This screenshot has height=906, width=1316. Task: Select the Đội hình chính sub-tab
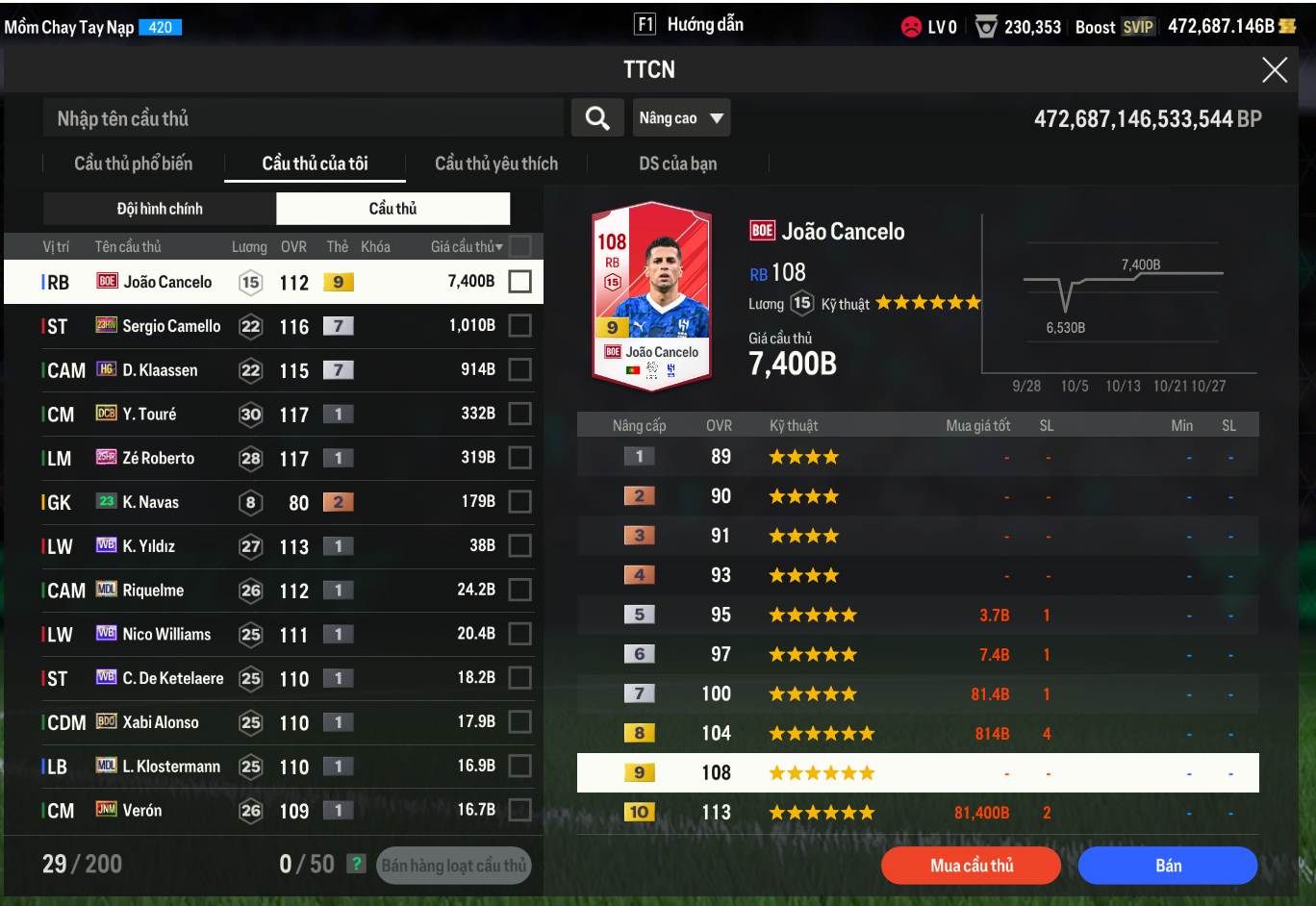[x=160, y=209]
